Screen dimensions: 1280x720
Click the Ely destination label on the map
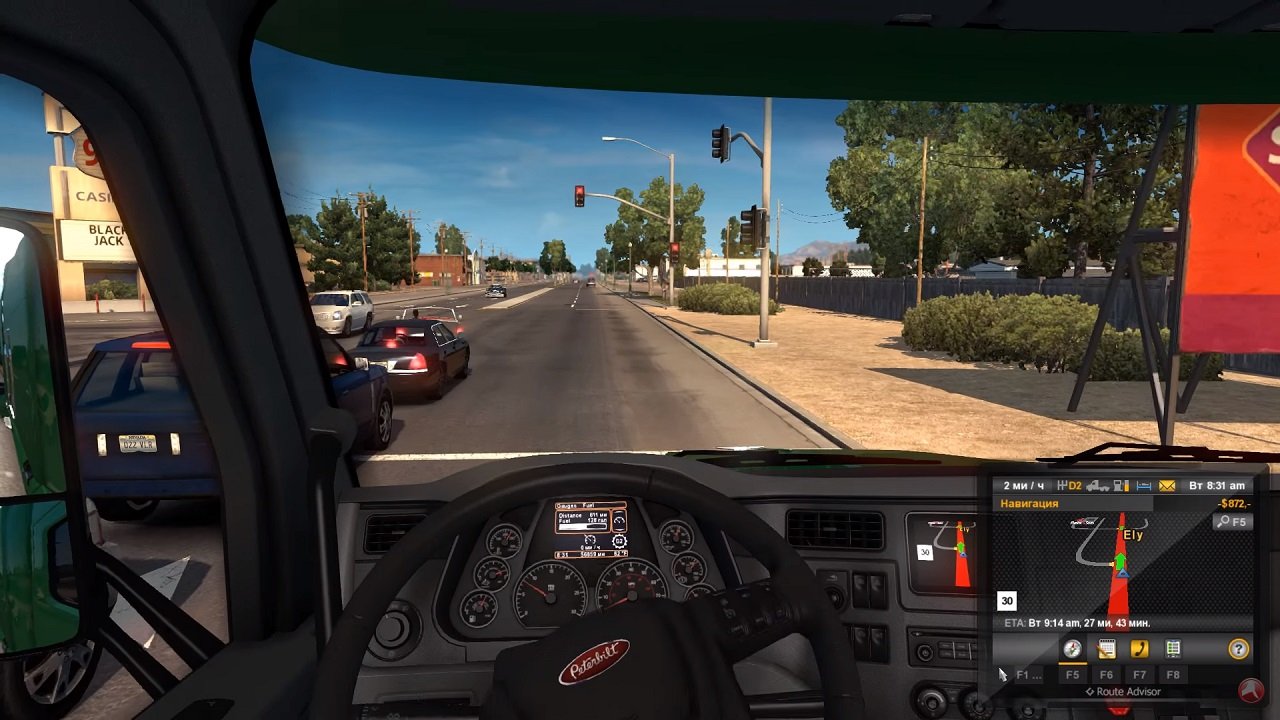click(x=1132, y=534)
